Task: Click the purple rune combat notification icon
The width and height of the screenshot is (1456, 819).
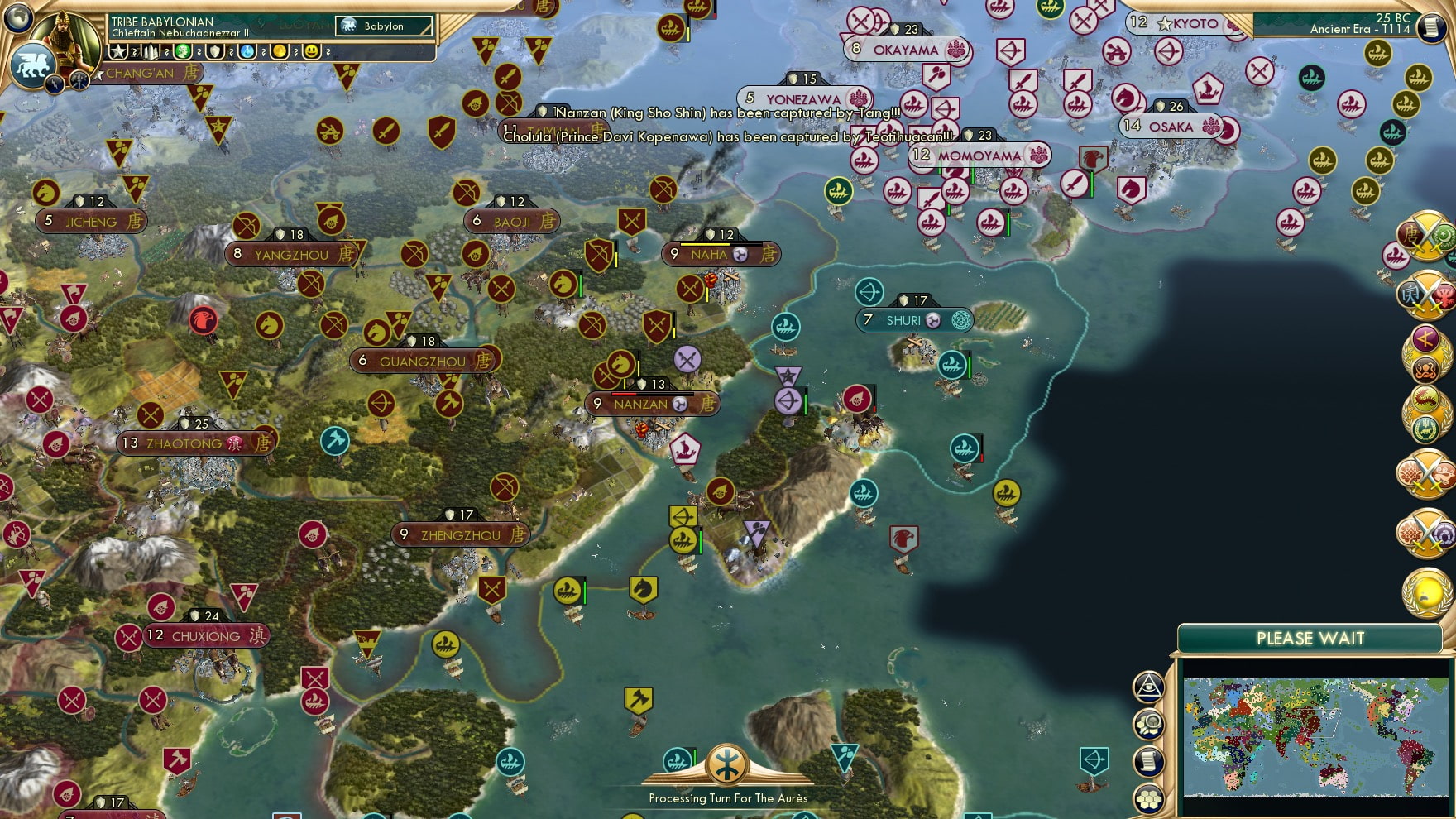Action: (x=1425, y=336)
